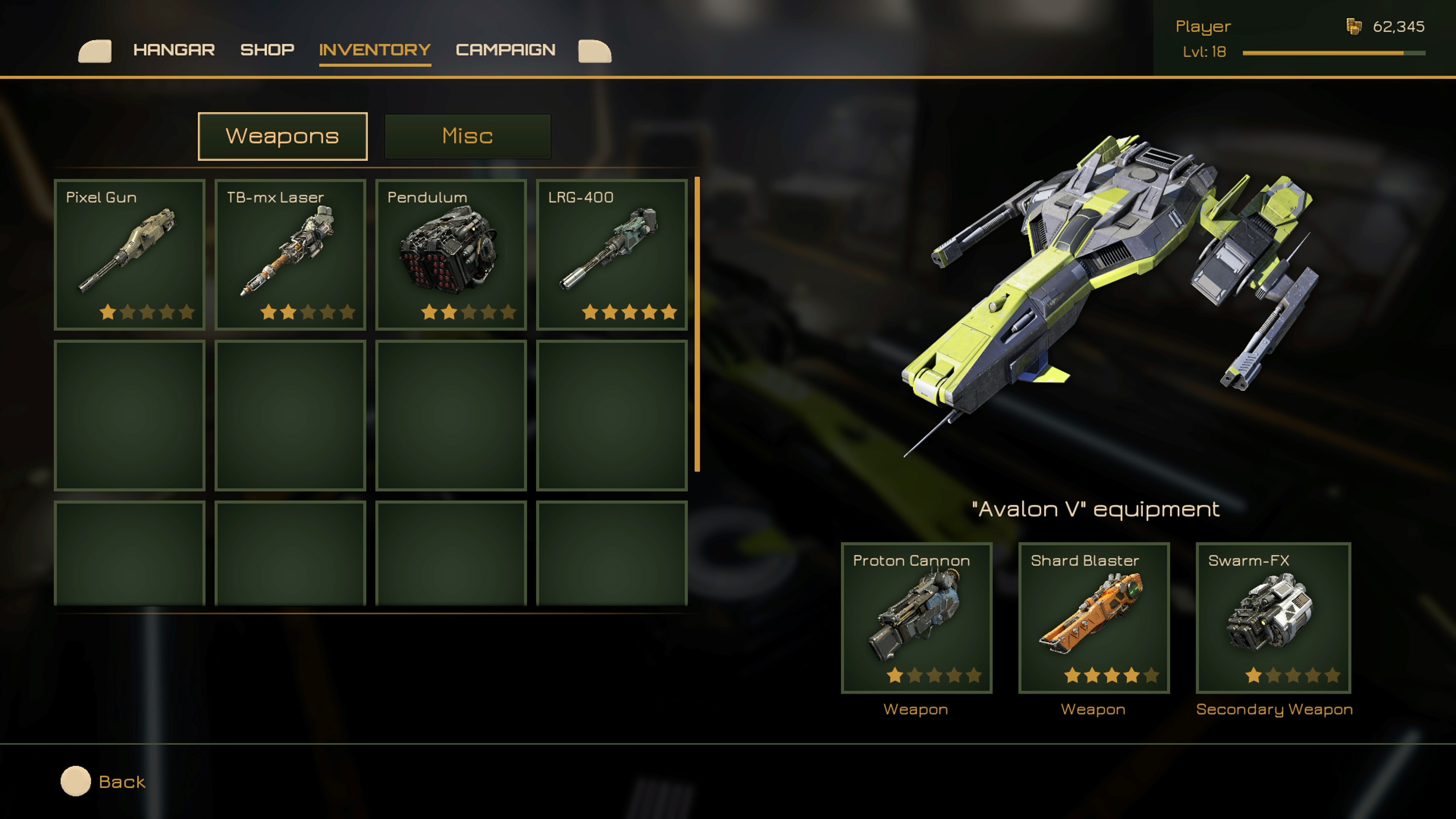Open the Campaign menu
This screenshot has height=819, width=1456.
[x=505, y=50]
